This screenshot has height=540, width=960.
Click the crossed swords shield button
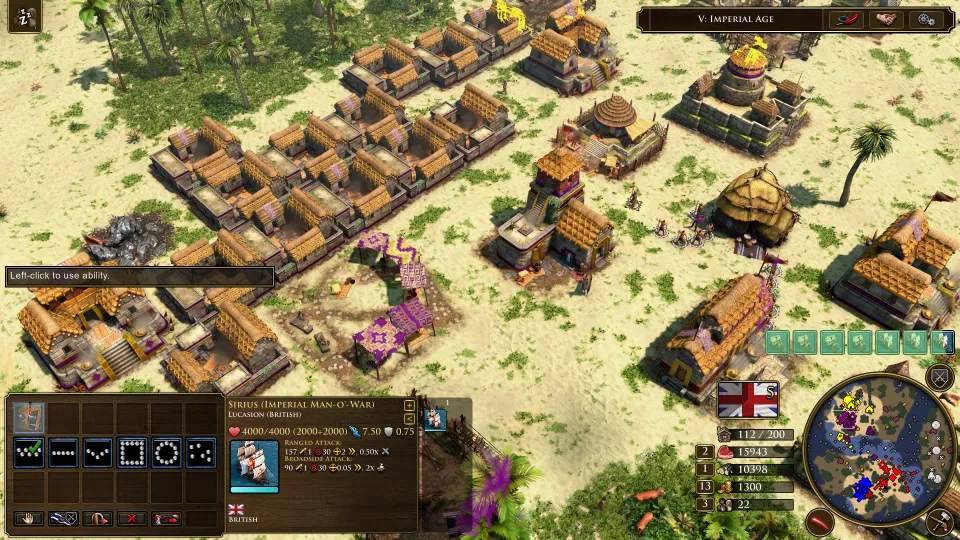click(x=939, y=377)
